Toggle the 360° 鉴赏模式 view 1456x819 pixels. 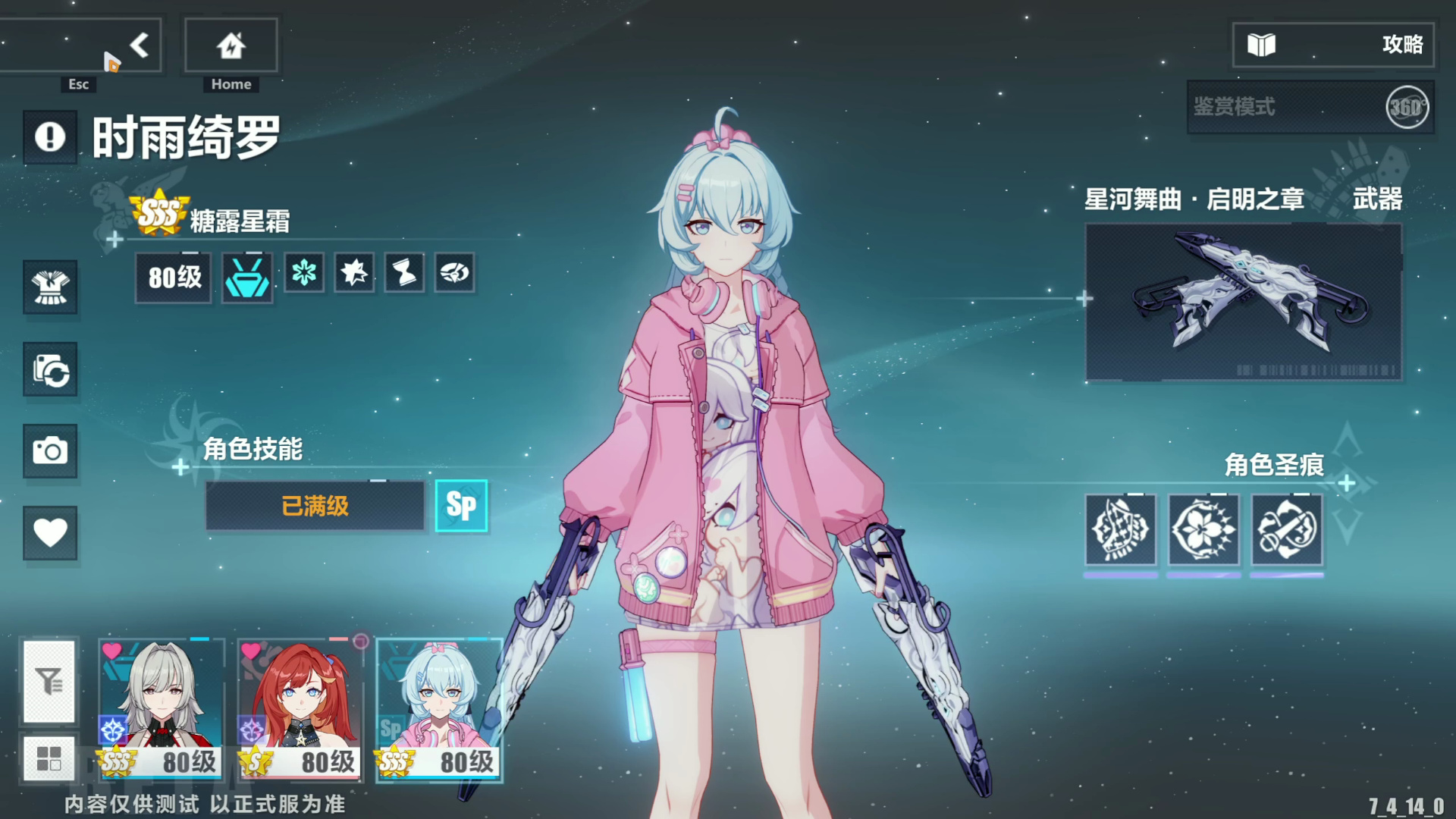pos(1406,108)
